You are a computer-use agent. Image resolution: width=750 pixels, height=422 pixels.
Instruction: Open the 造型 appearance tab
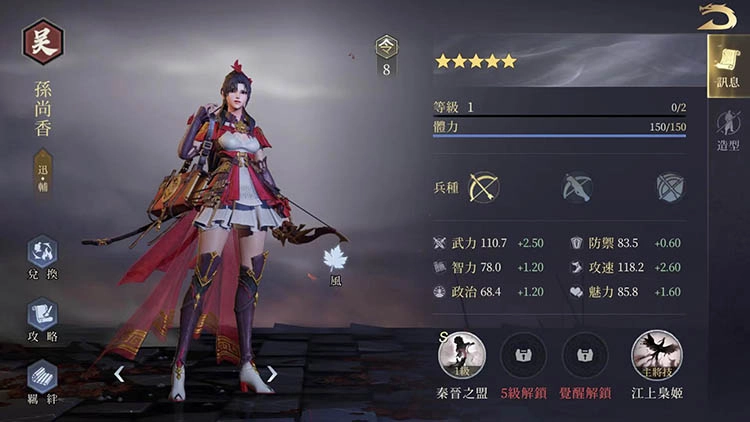728,130
